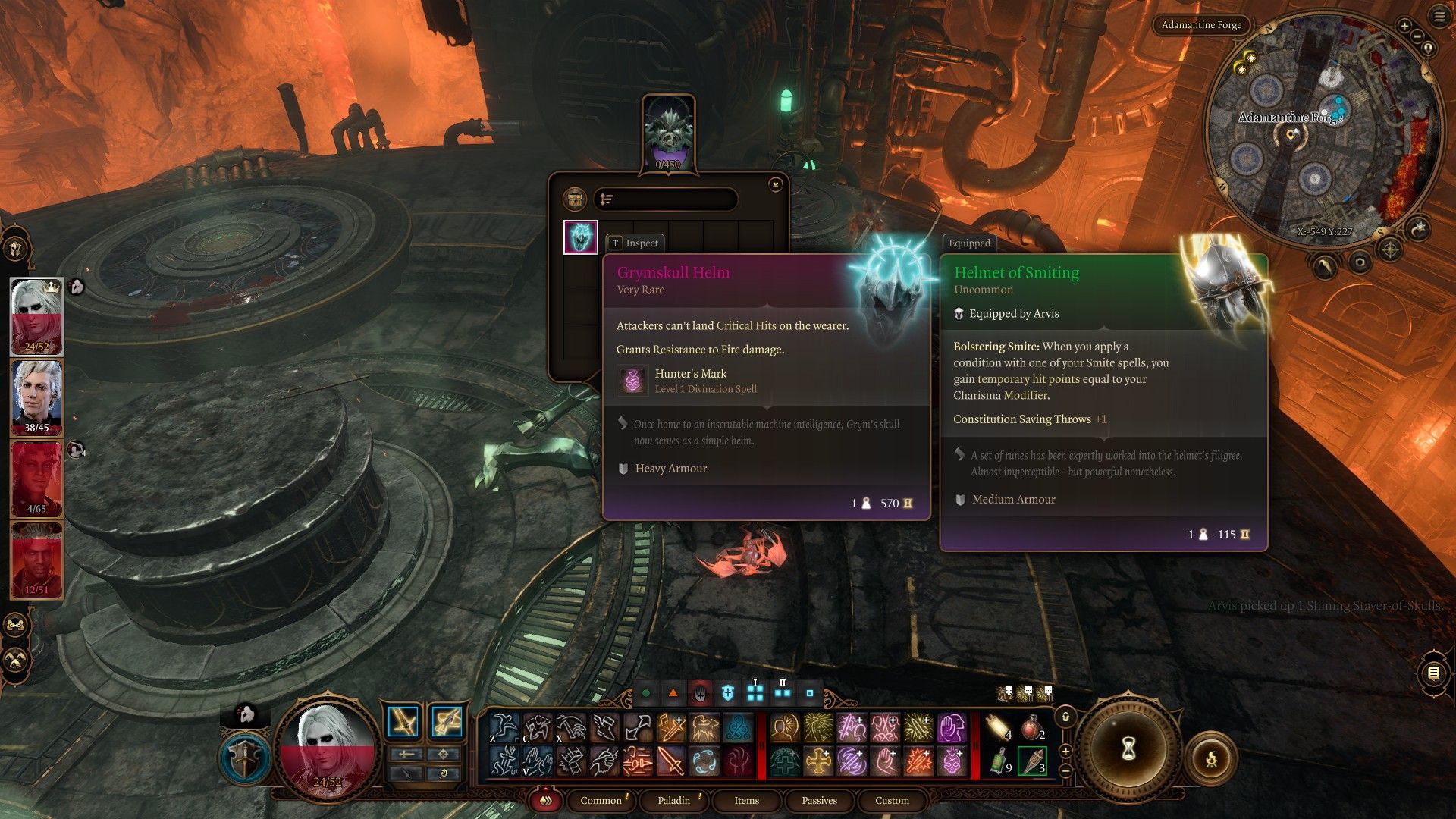The image size is (1456, 819).
Task: Toggle the hotbar lock icon
Action: point(1065,717)
